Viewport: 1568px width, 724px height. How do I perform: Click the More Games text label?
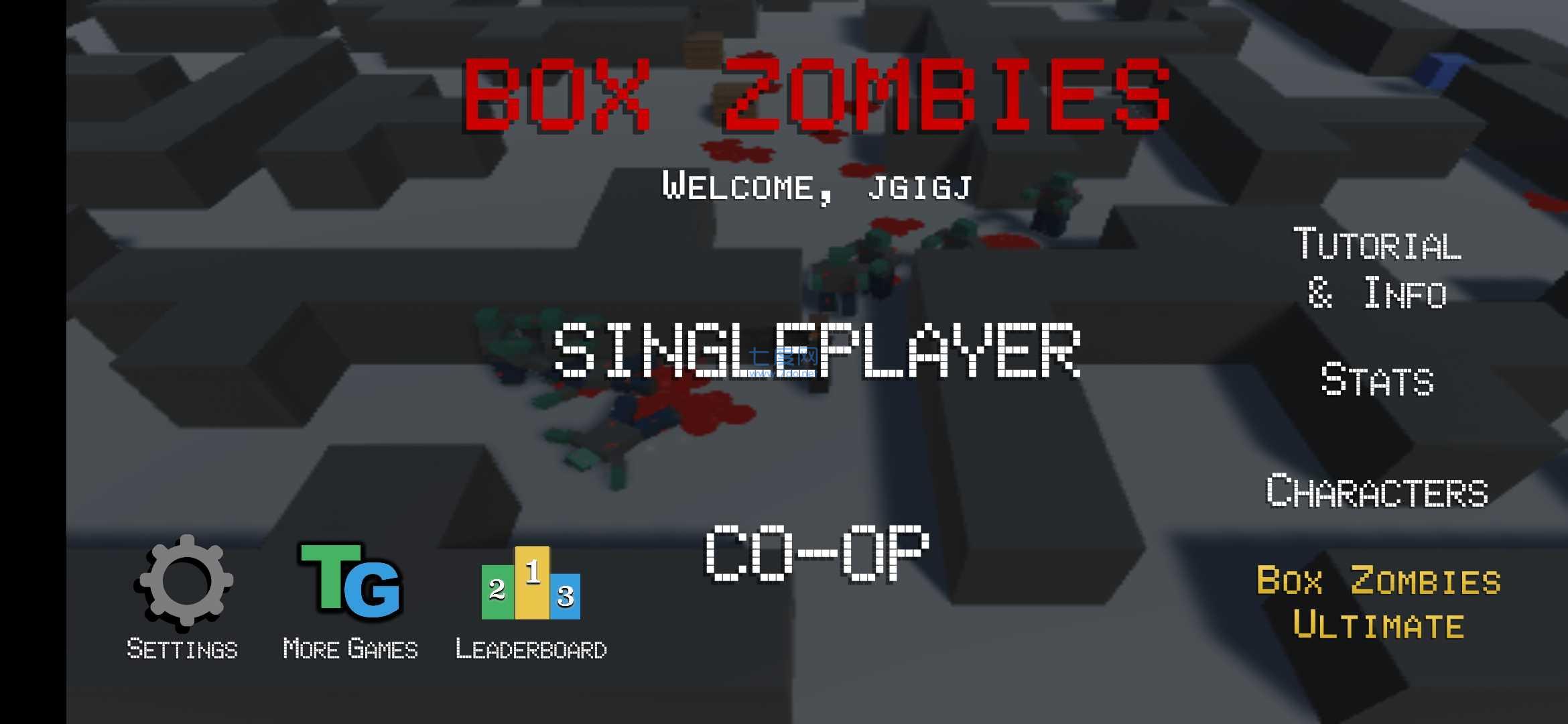click(x=351, y=647)
